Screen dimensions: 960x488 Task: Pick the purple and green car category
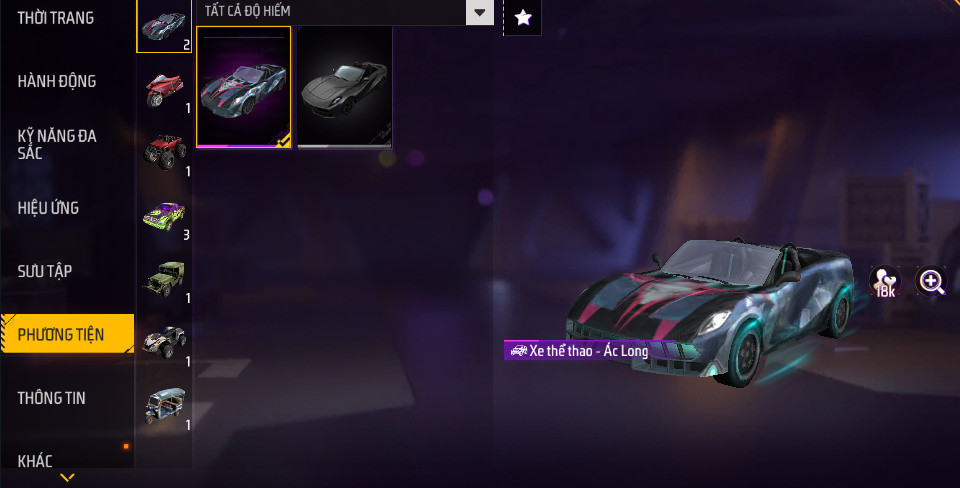click(x=164, y=216)
